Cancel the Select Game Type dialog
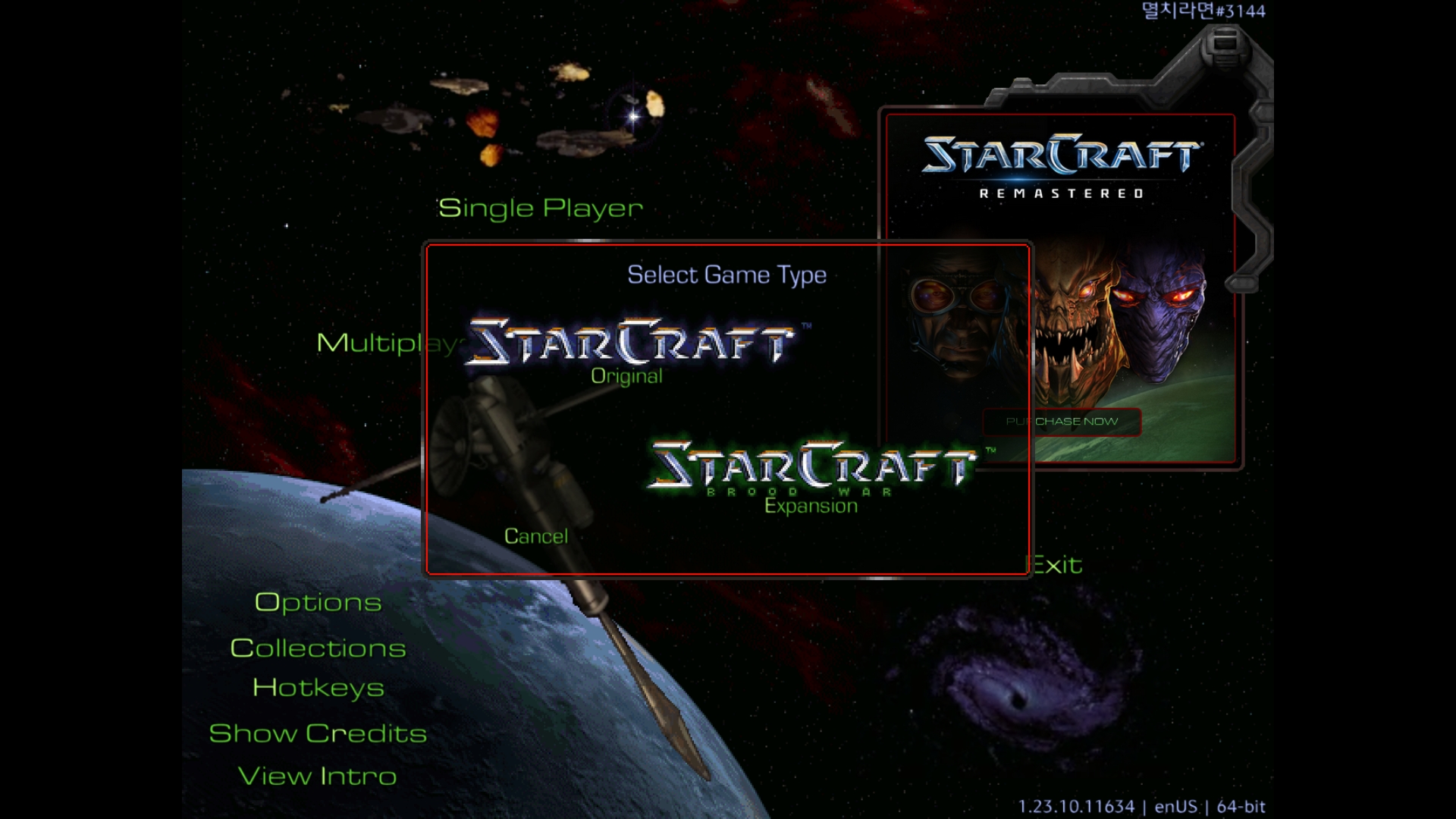 pos(535,536)
